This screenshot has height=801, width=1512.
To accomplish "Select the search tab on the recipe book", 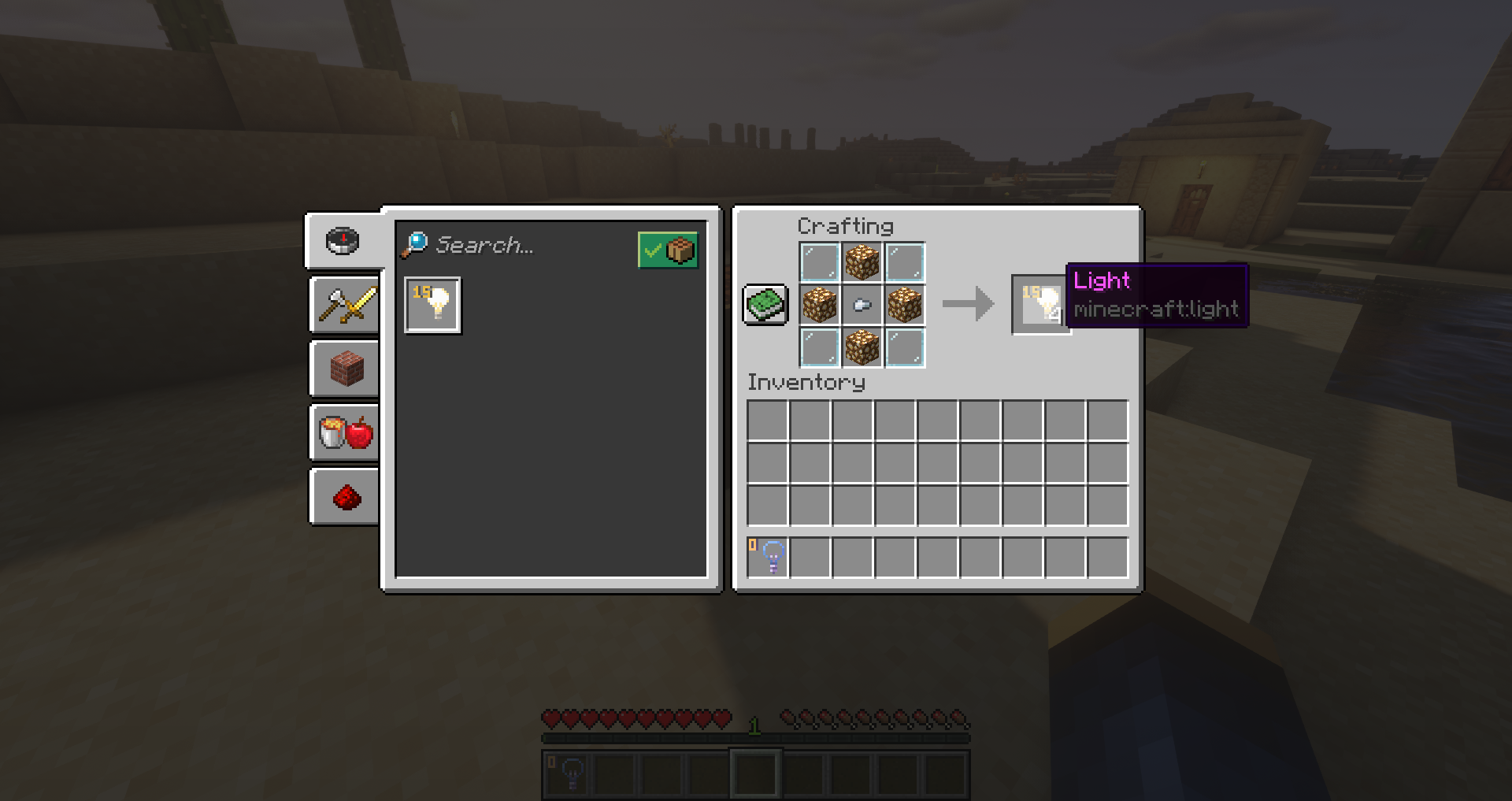I will (343, 240).
